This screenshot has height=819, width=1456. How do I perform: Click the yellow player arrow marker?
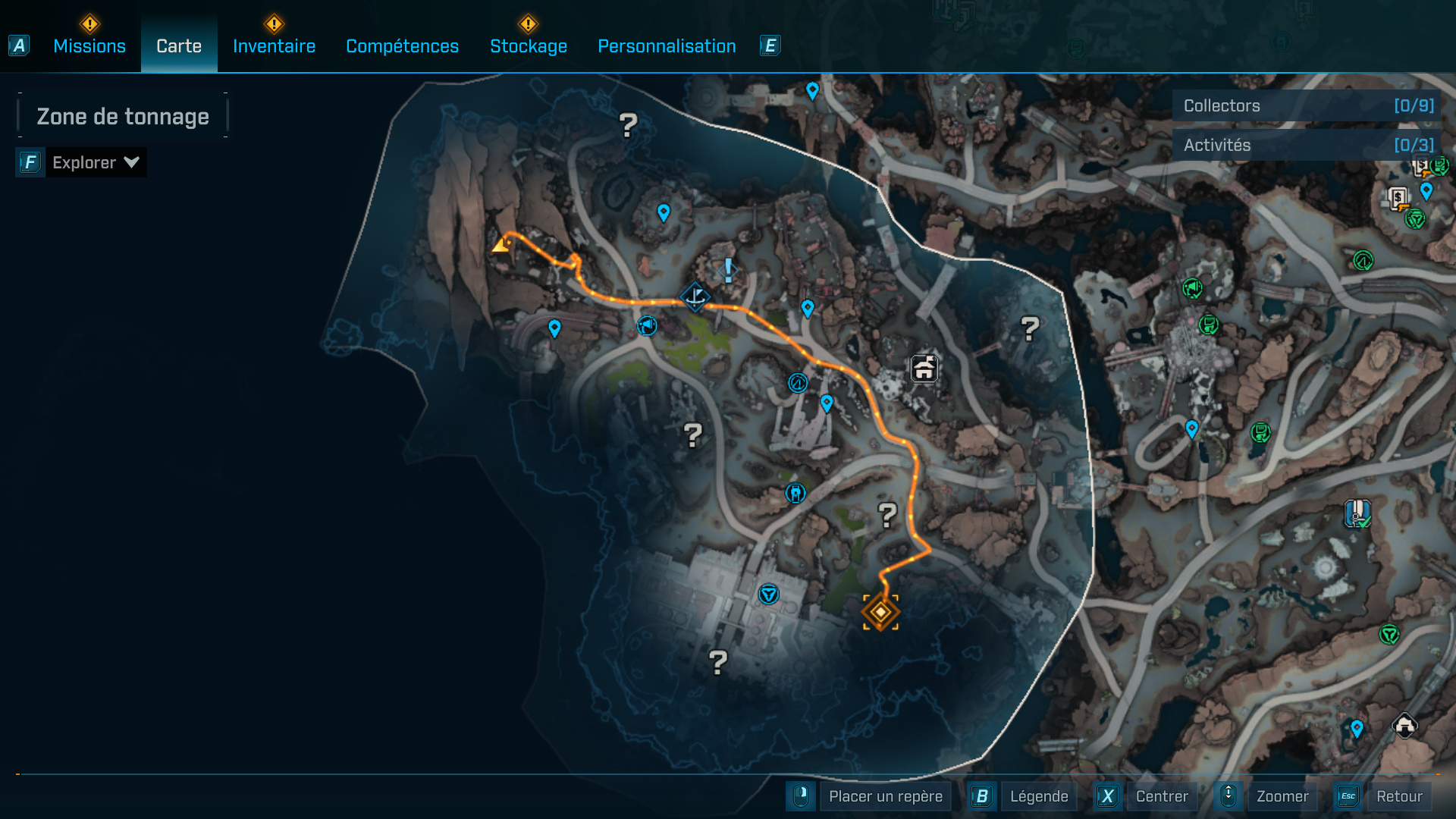[500, 244]
